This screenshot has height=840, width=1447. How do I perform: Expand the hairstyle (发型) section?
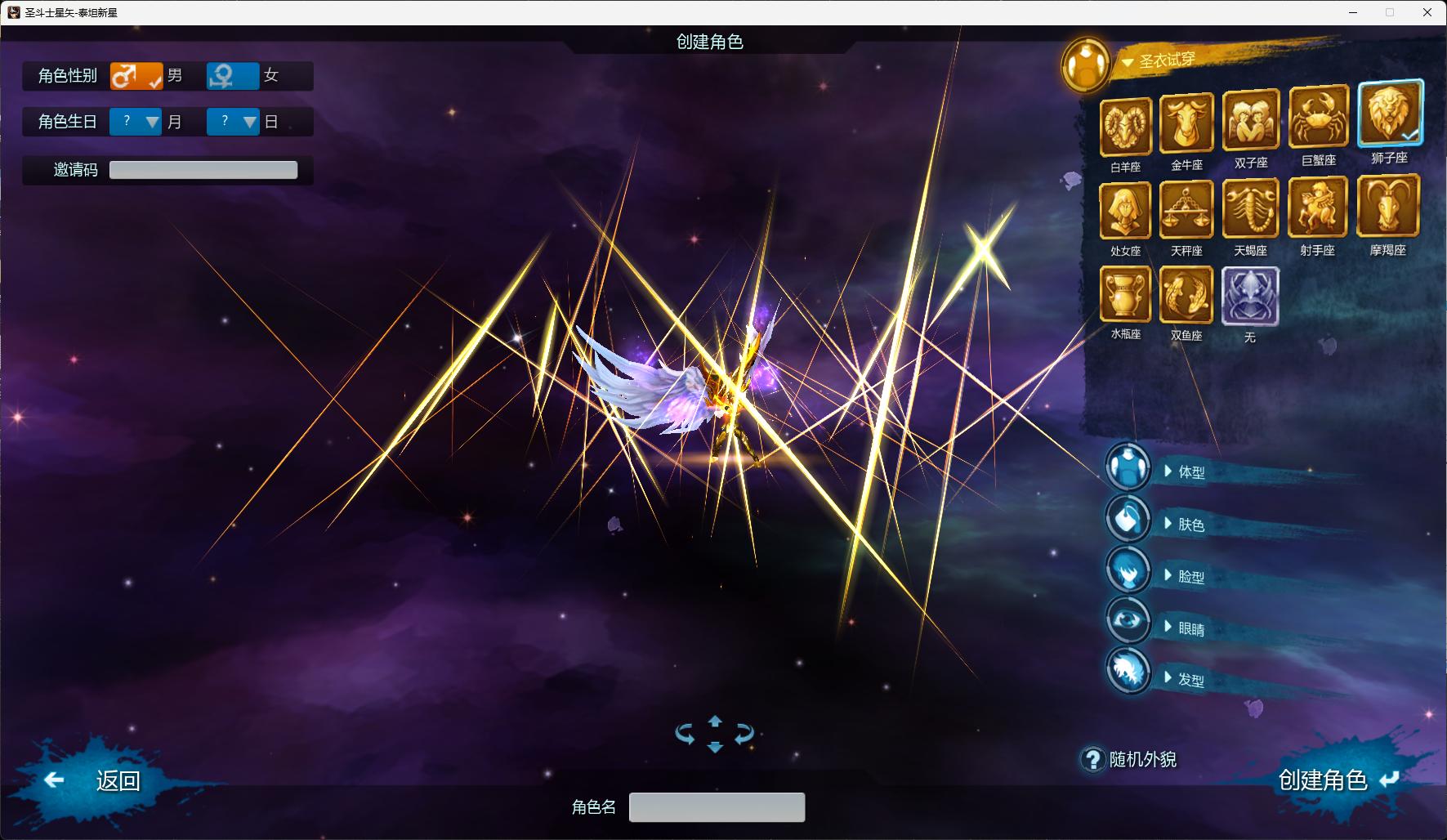click(x=1190, y=679)
